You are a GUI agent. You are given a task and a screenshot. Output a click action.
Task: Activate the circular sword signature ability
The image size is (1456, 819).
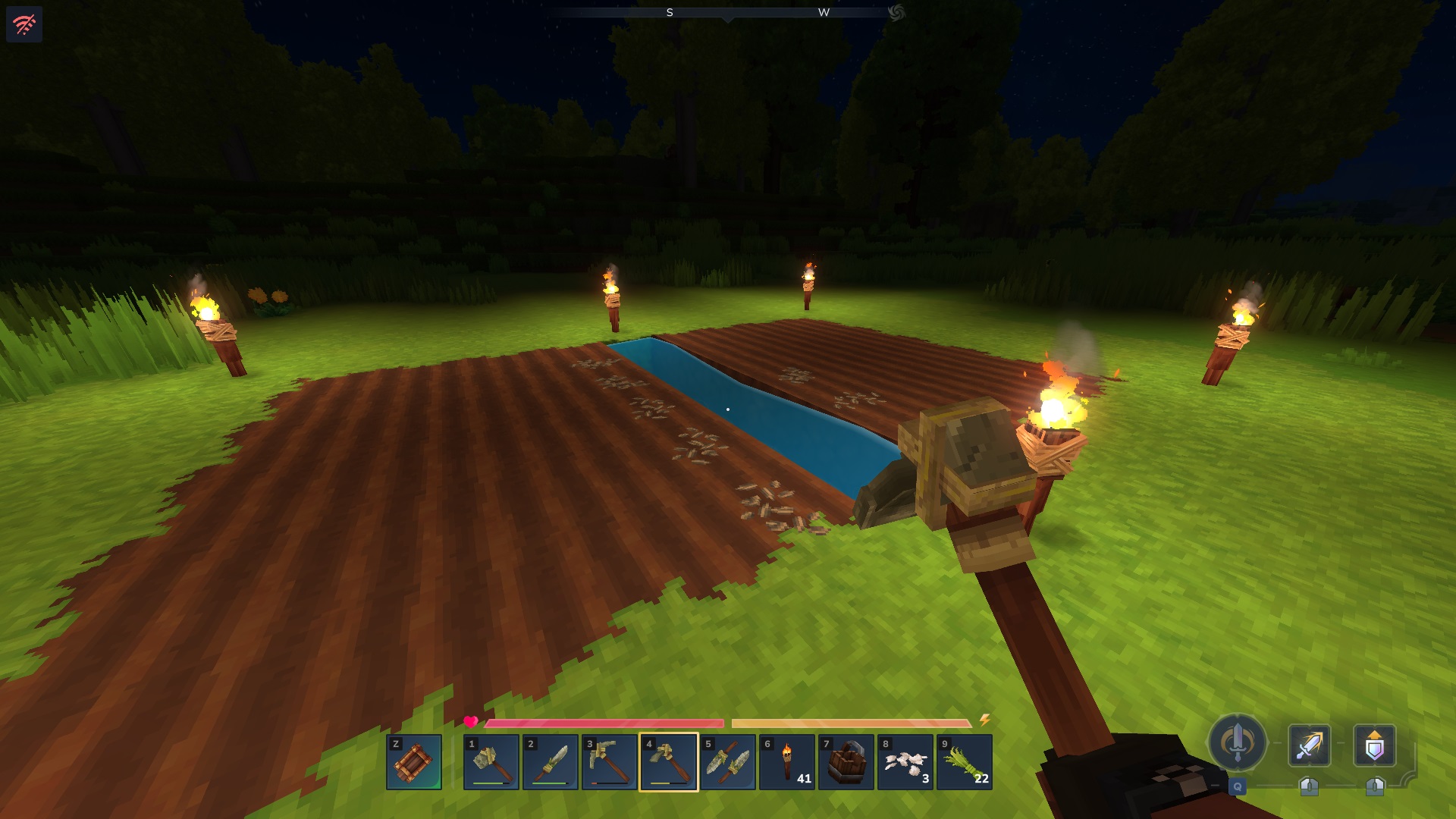(1238, 742)
